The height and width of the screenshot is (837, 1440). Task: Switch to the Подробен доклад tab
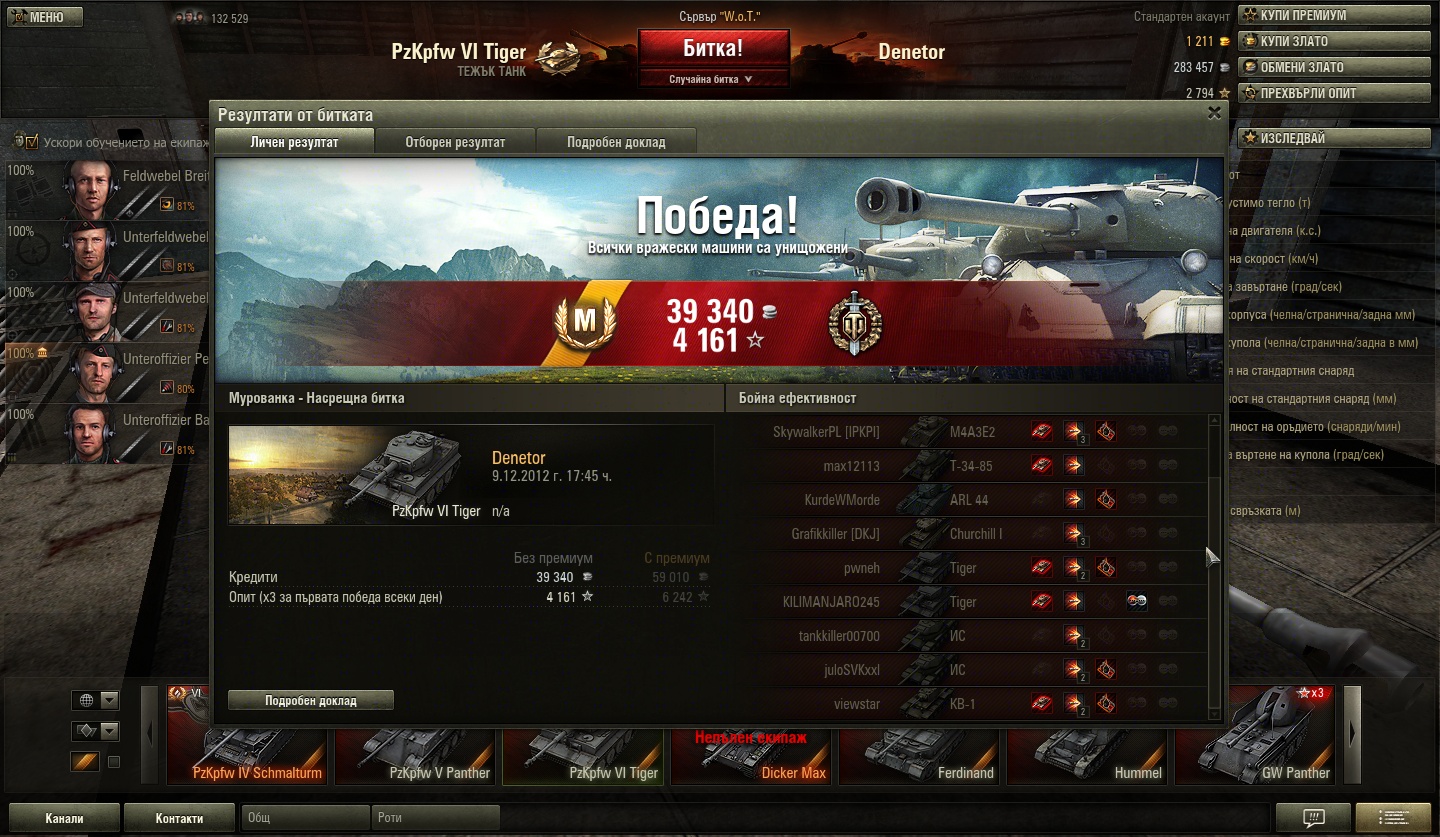pos(616,142)
